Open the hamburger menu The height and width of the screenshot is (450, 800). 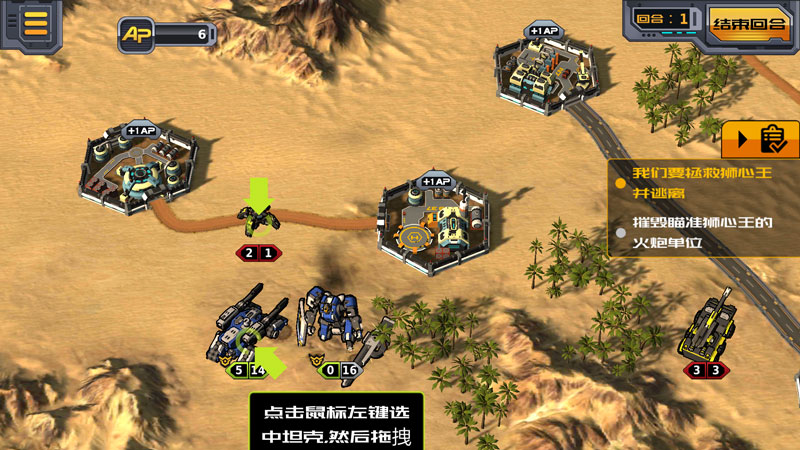tap(36, 23)
